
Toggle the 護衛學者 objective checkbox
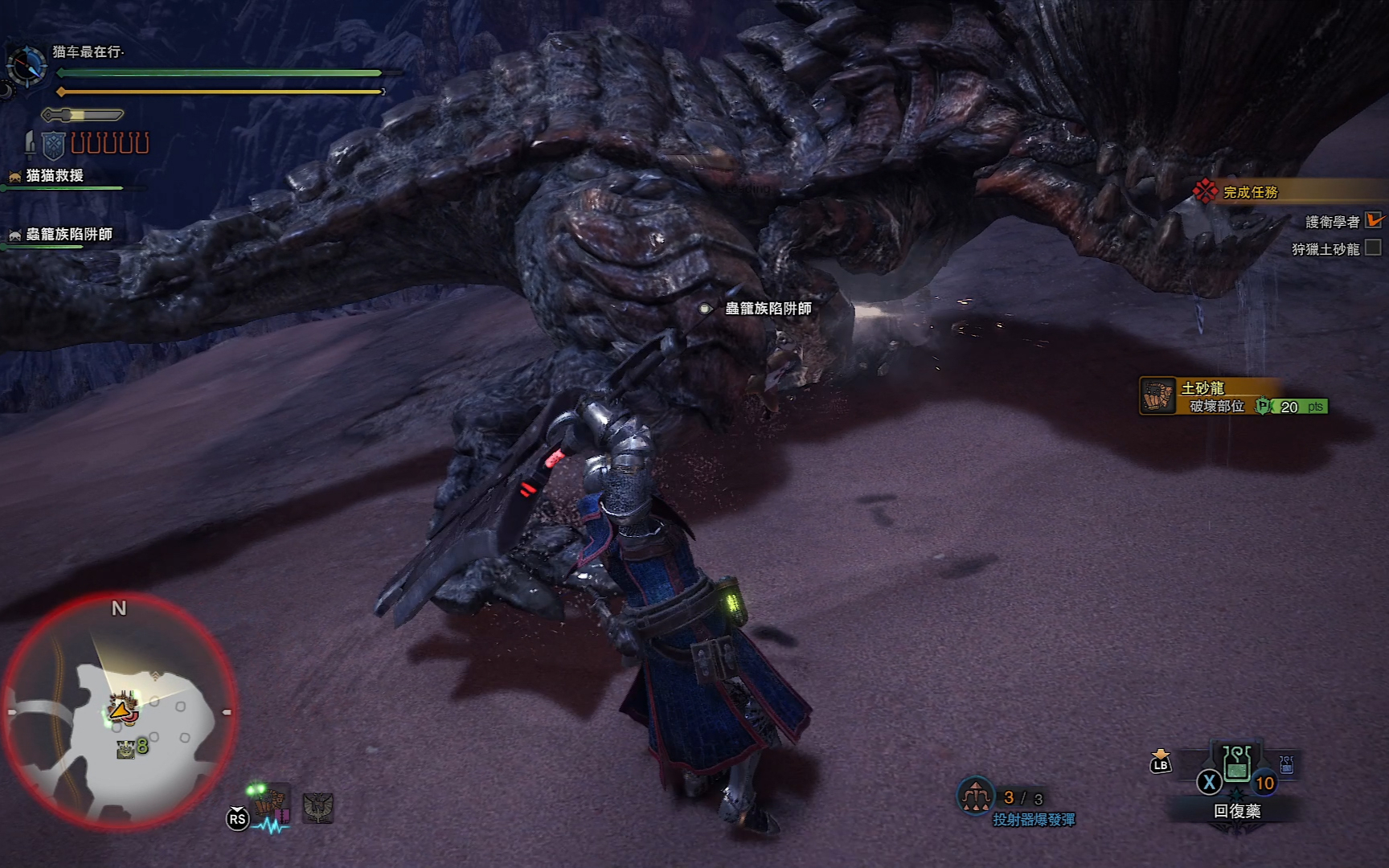pos(1374,220)
